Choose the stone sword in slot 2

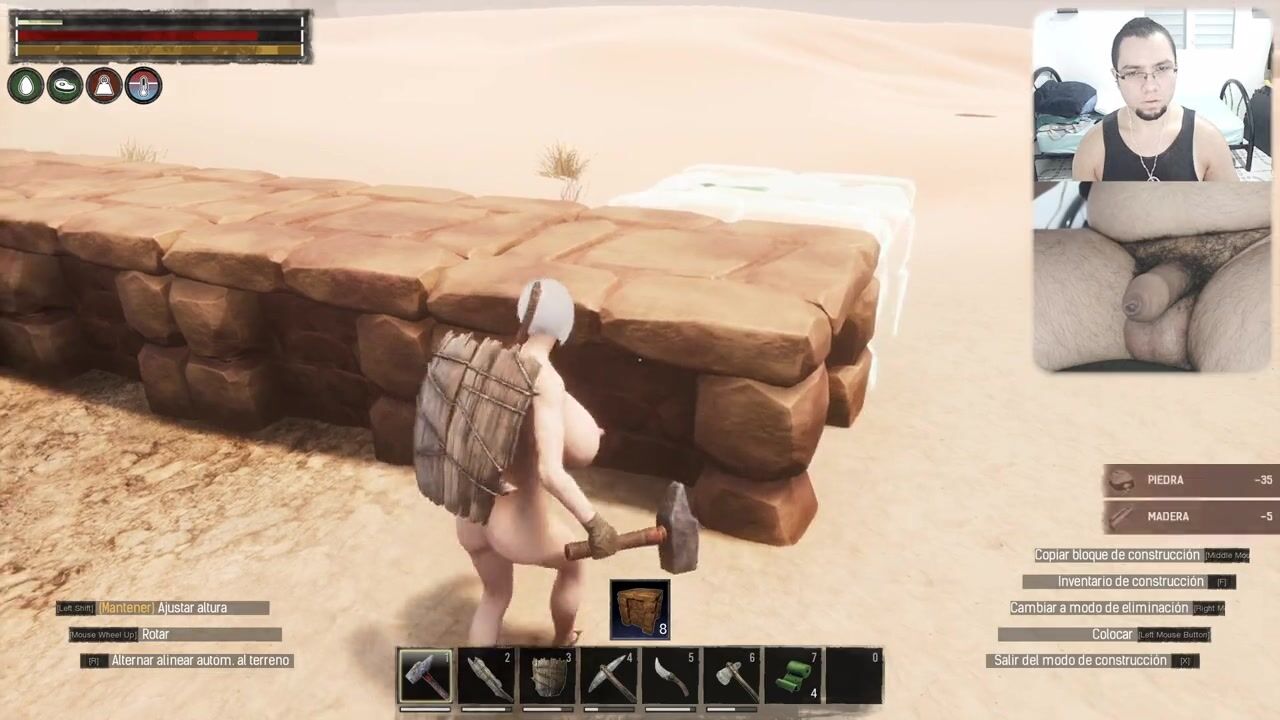(486, 676)
